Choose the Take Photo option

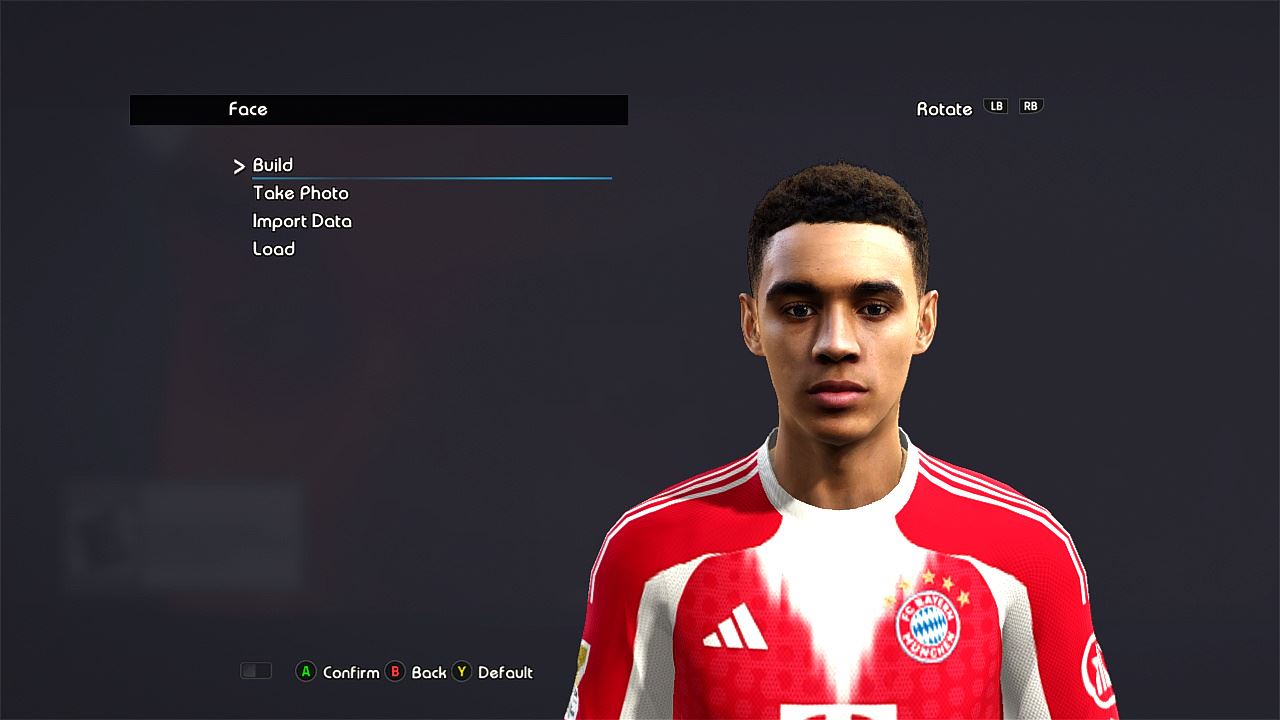click(x=301, y=193)
